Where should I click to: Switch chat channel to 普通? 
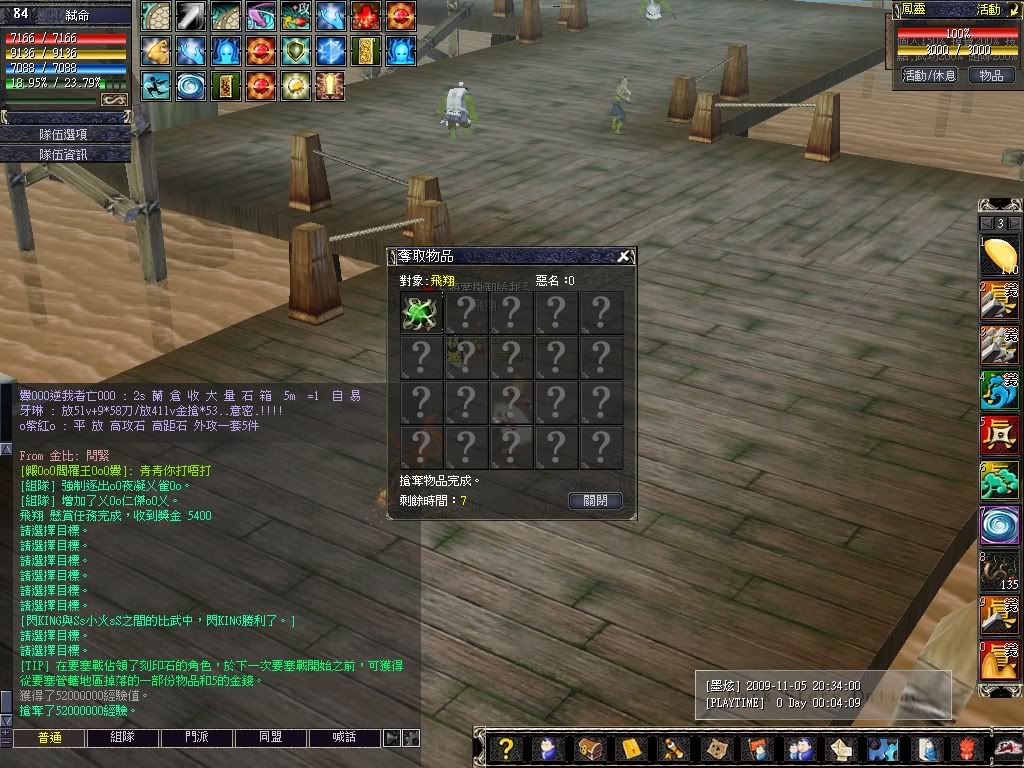pyautogui.click(x=49, y=738)
